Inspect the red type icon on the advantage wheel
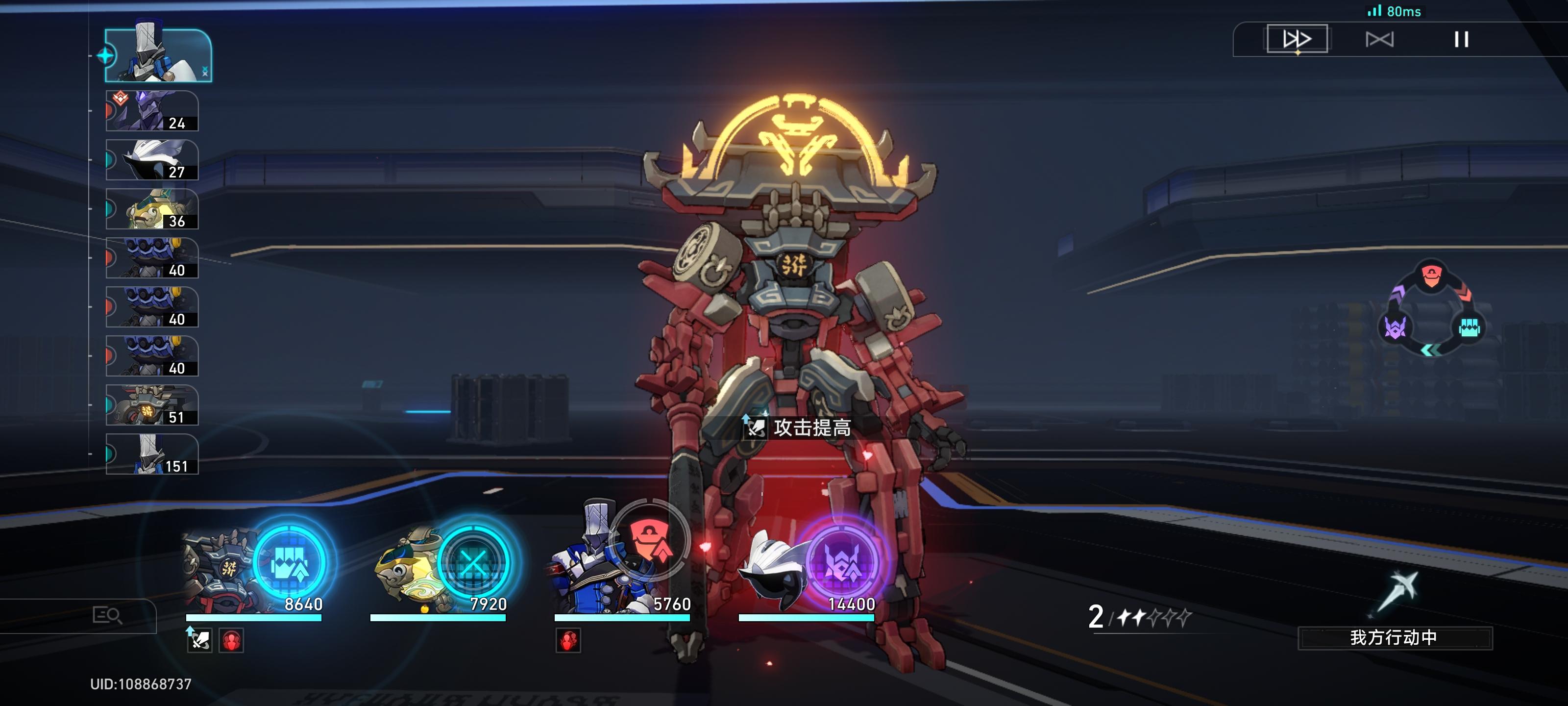Image resolution: width=1568 pixels, height=706 pixels. pyautogui.click(x=1431, y=276)
